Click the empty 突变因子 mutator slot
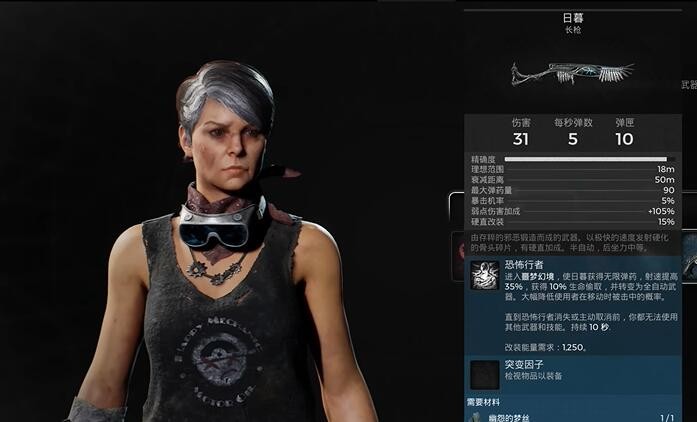 point(486,374)
